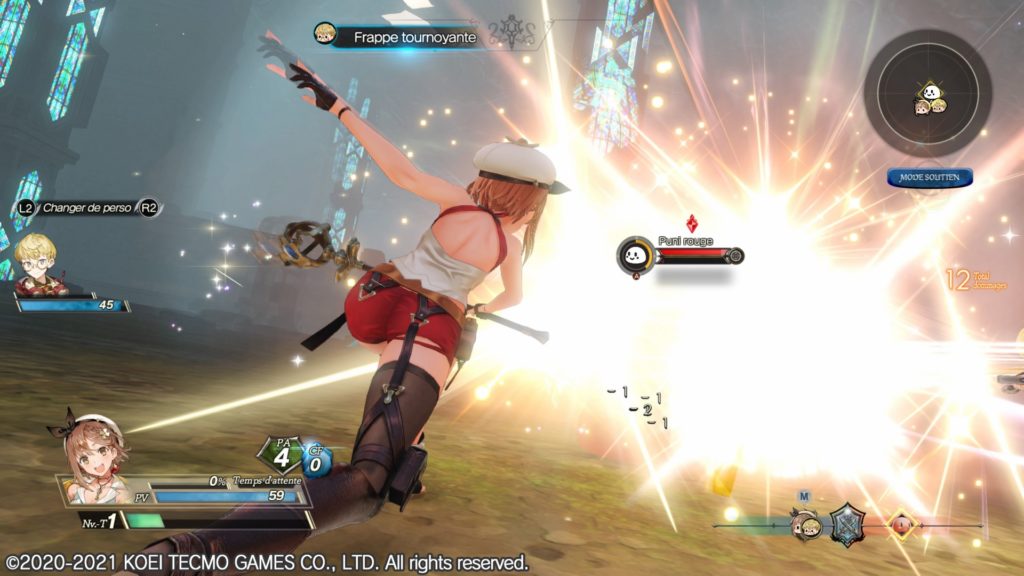Click the MODE SOUTIEN button
Screen dimensions: 1024x576
929,177
